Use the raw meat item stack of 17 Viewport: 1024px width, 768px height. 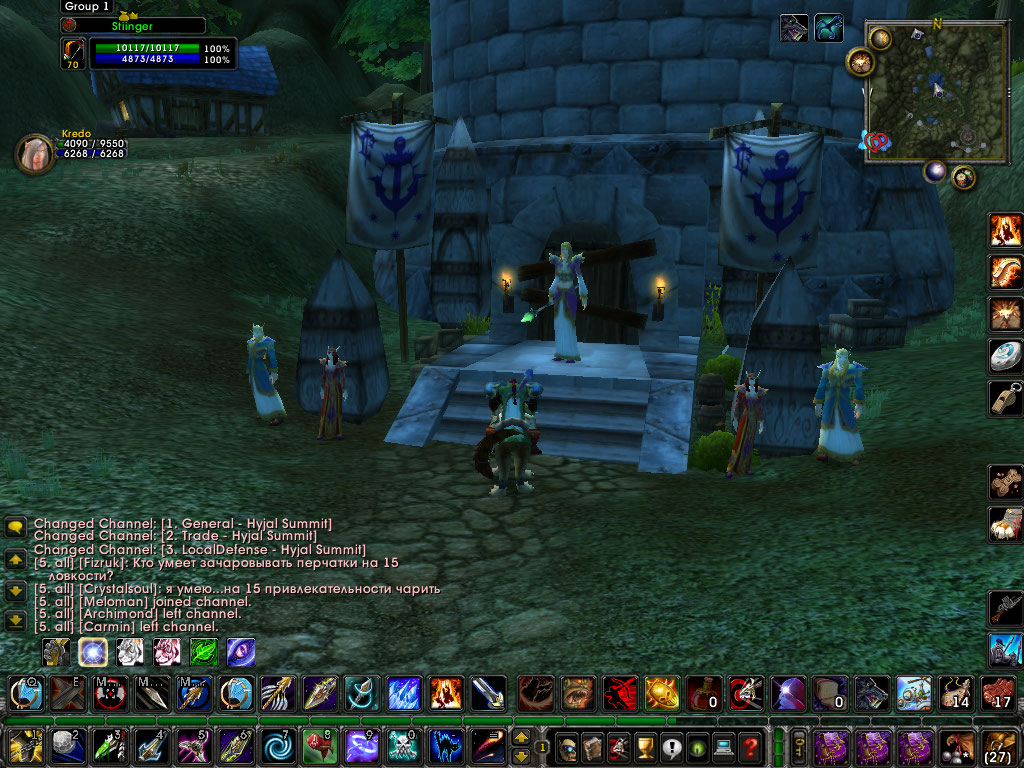pyautogui.click(x=998, y=692)
